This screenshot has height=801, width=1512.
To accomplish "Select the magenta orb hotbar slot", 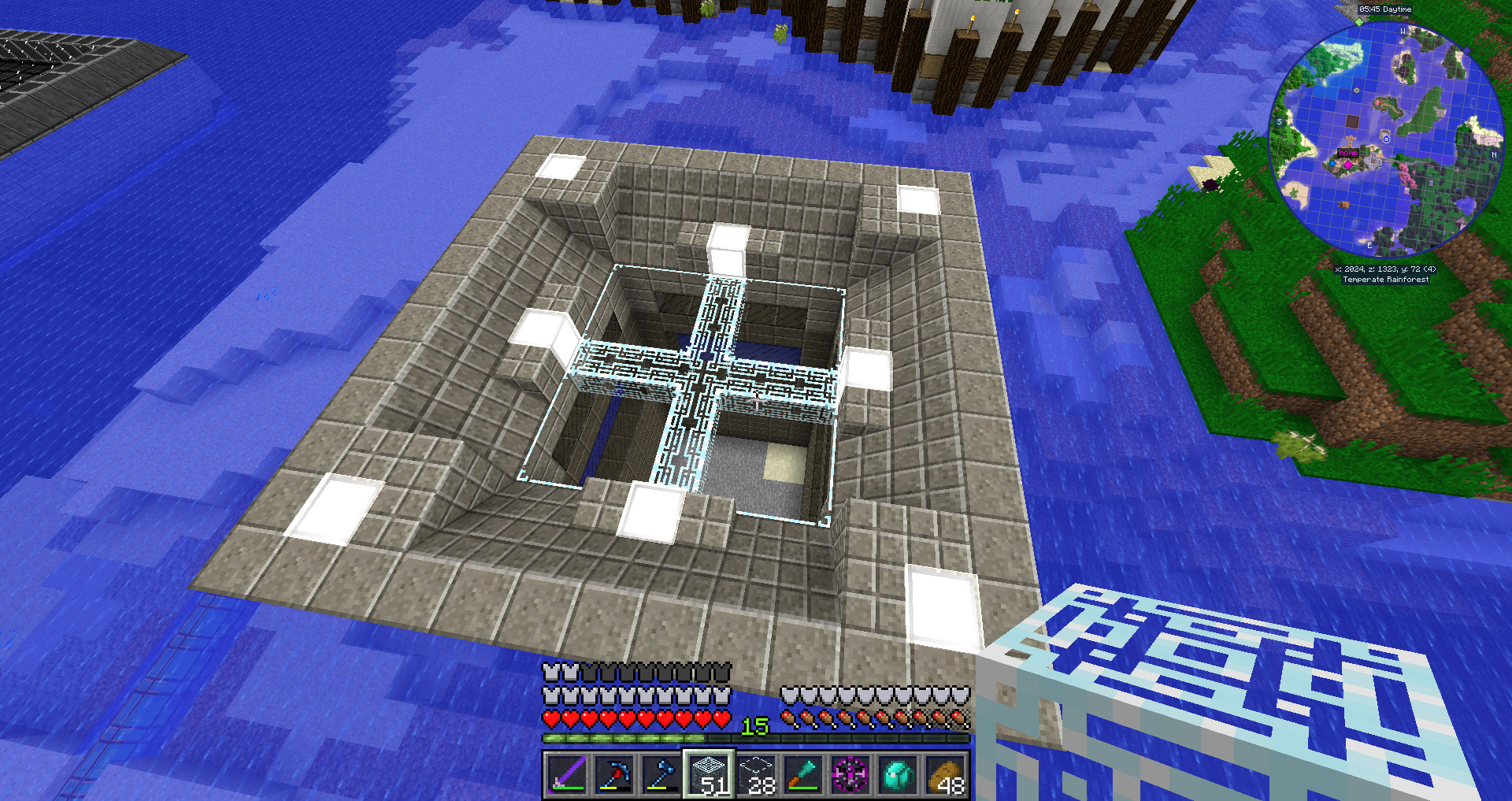I will click(x=850, y=774).
